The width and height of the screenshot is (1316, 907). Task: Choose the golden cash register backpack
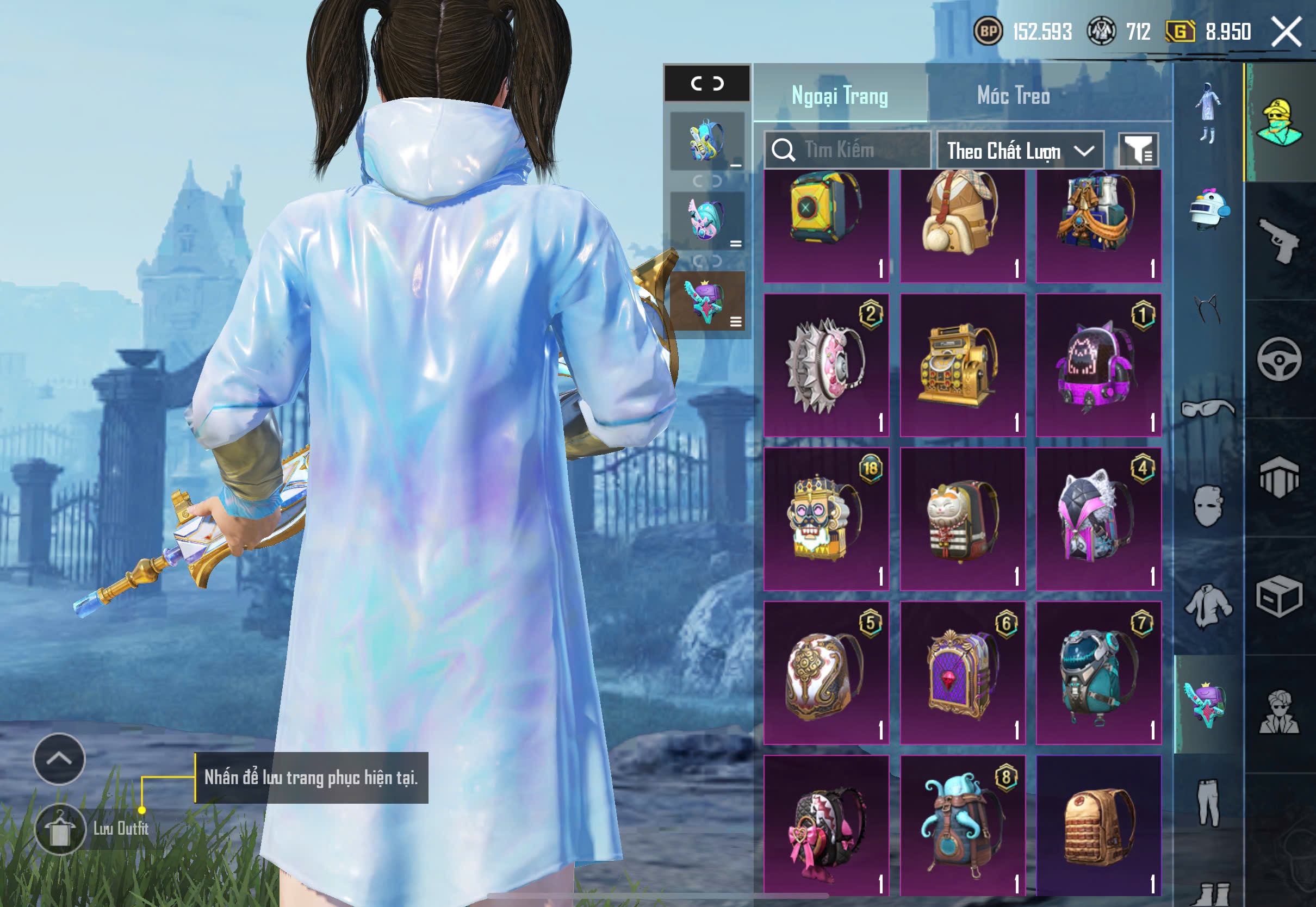962,365
